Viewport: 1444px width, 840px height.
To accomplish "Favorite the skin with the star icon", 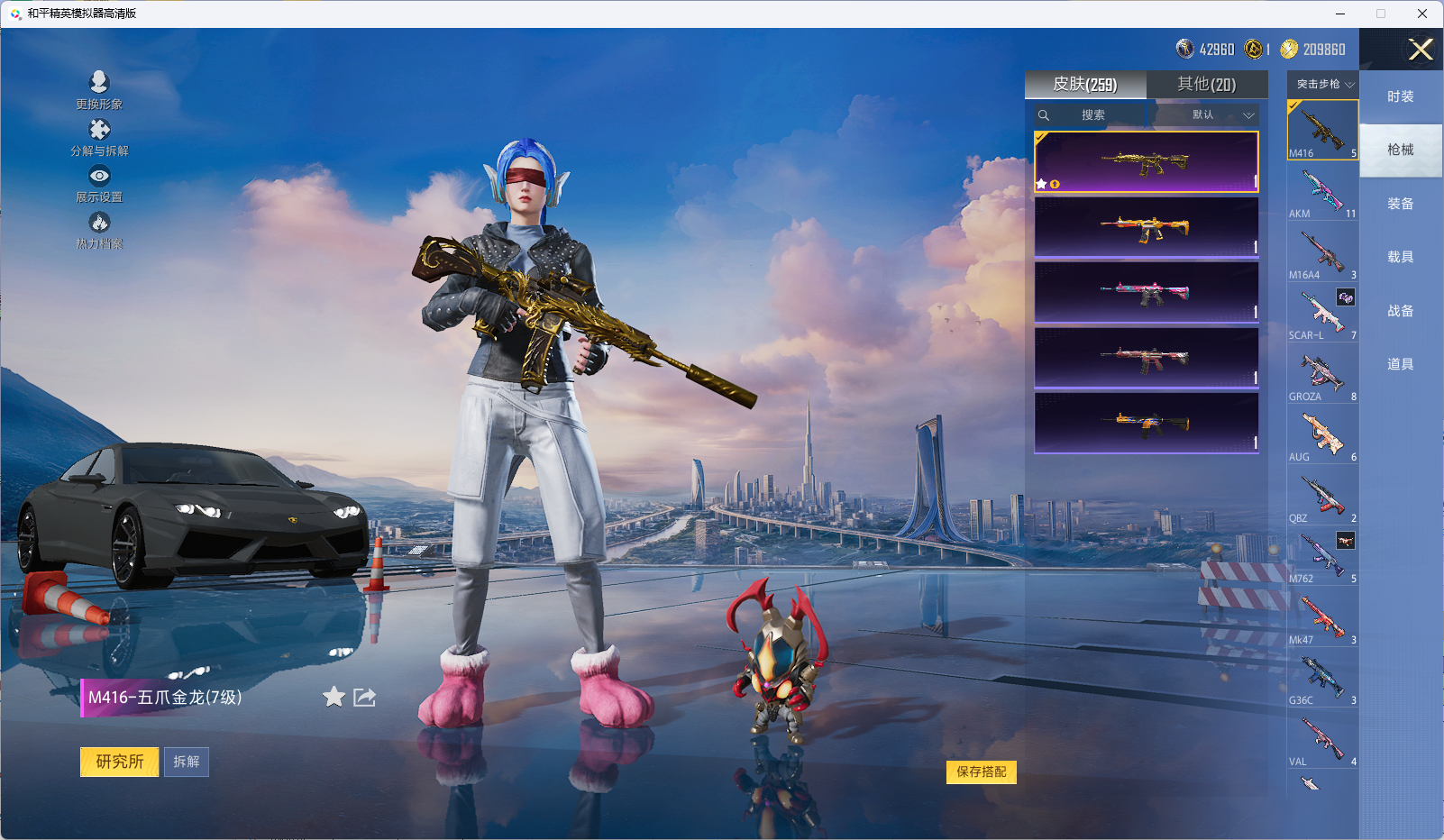I will pos(334,697).
